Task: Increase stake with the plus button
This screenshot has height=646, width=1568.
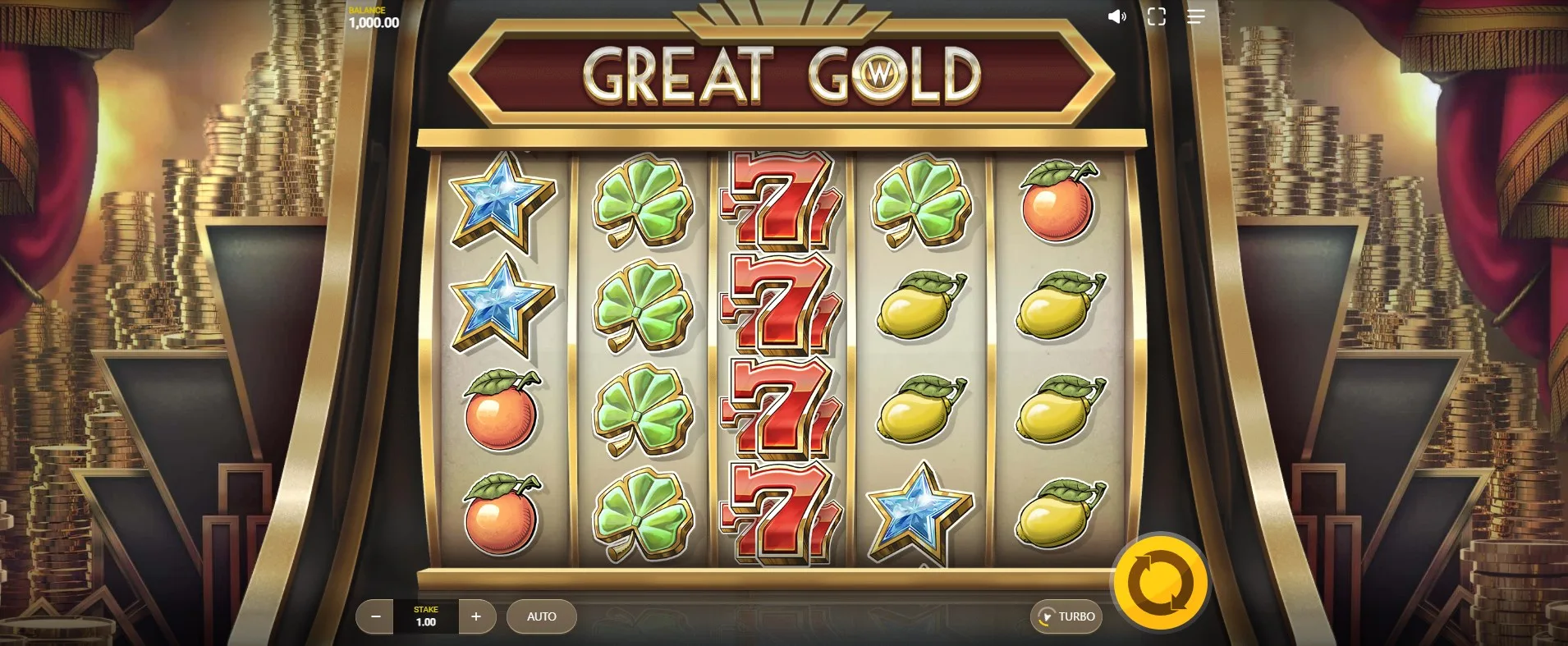Action: pos(476,616)
